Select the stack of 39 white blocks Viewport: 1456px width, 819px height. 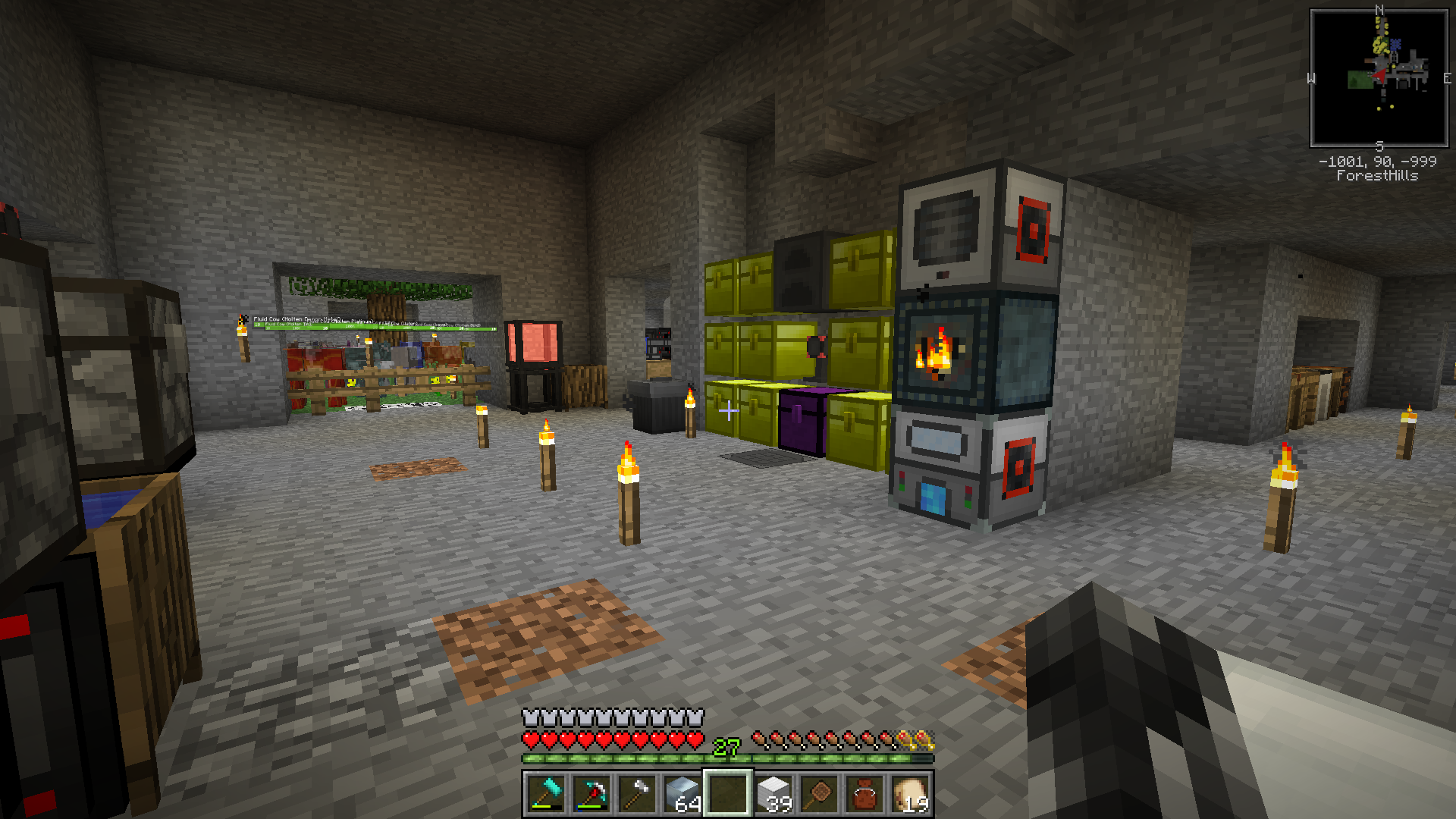[773, 794]
